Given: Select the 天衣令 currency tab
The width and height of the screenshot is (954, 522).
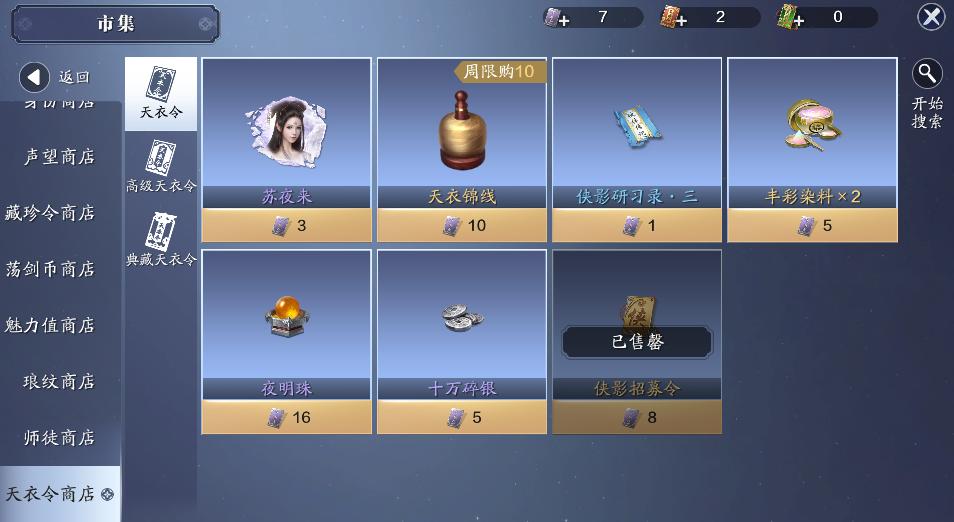Looking at the screenshot, I should (x=160, y=94).
